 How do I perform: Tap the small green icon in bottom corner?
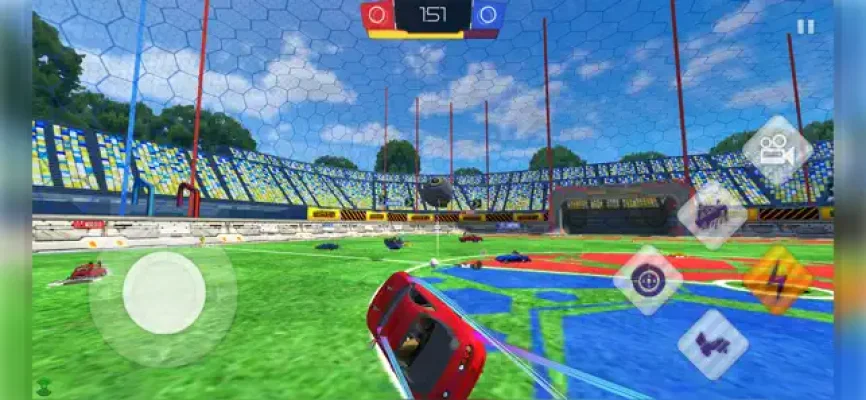tap(43, 387)
